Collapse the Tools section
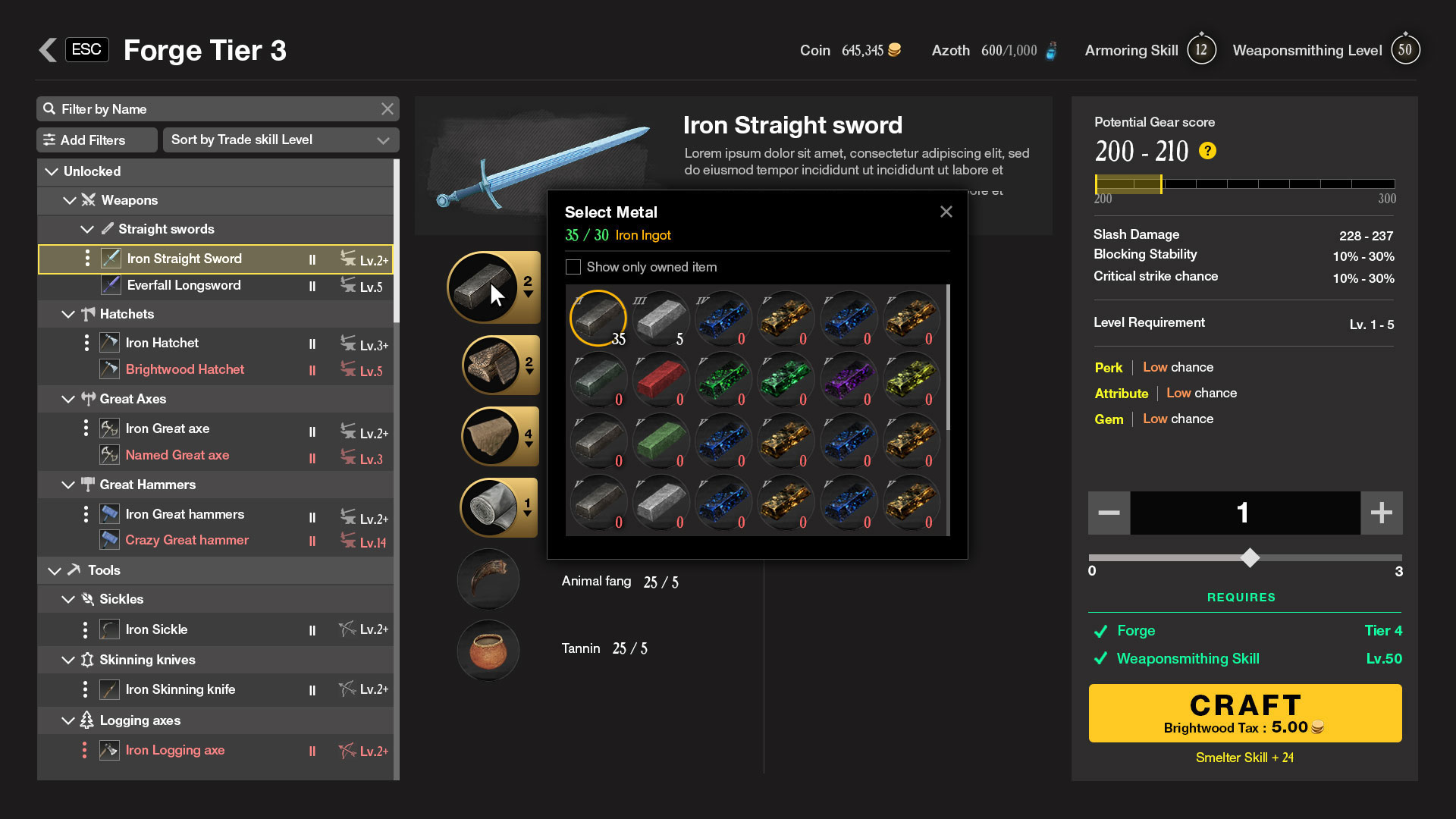 click(54, 570)
